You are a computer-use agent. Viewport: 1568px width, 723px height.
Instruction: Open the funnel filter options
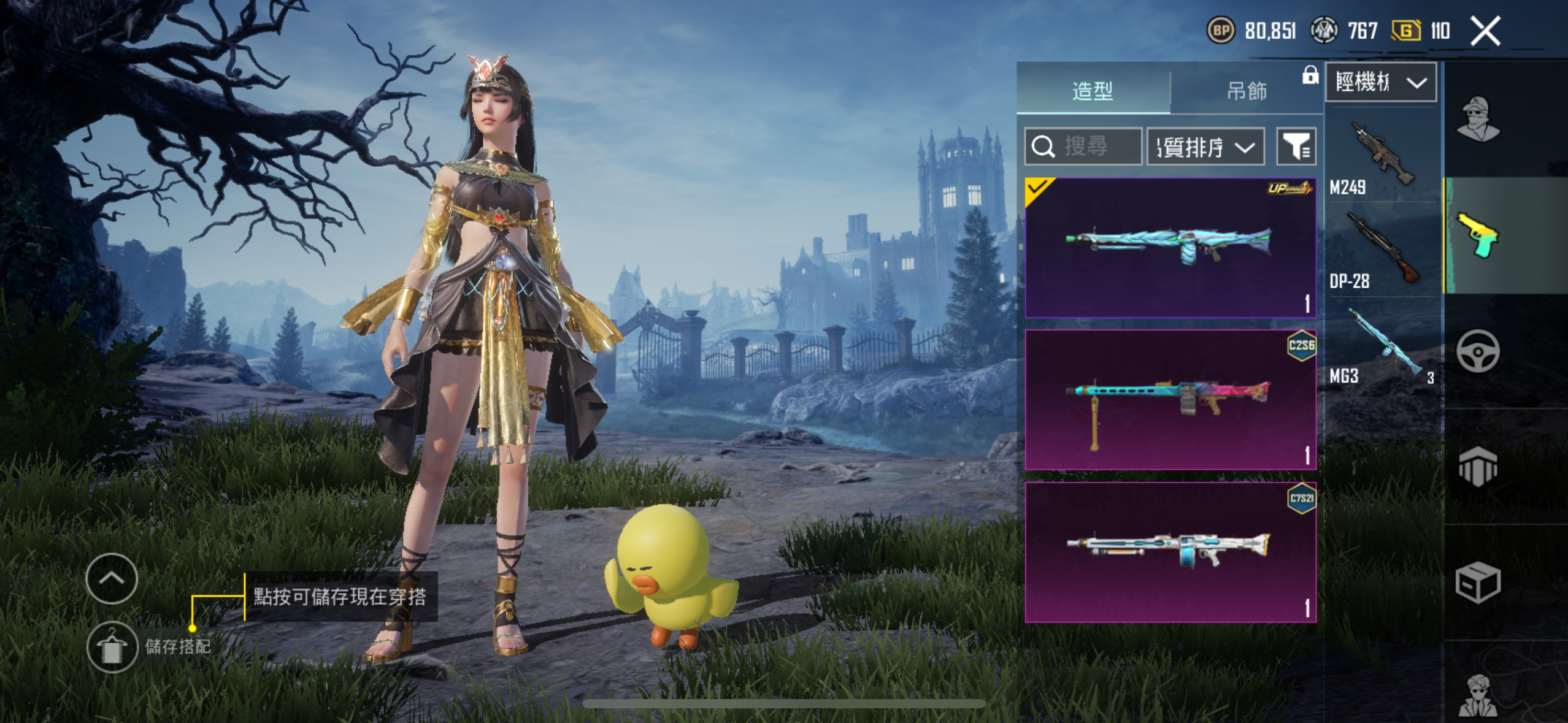(1296, 147)
